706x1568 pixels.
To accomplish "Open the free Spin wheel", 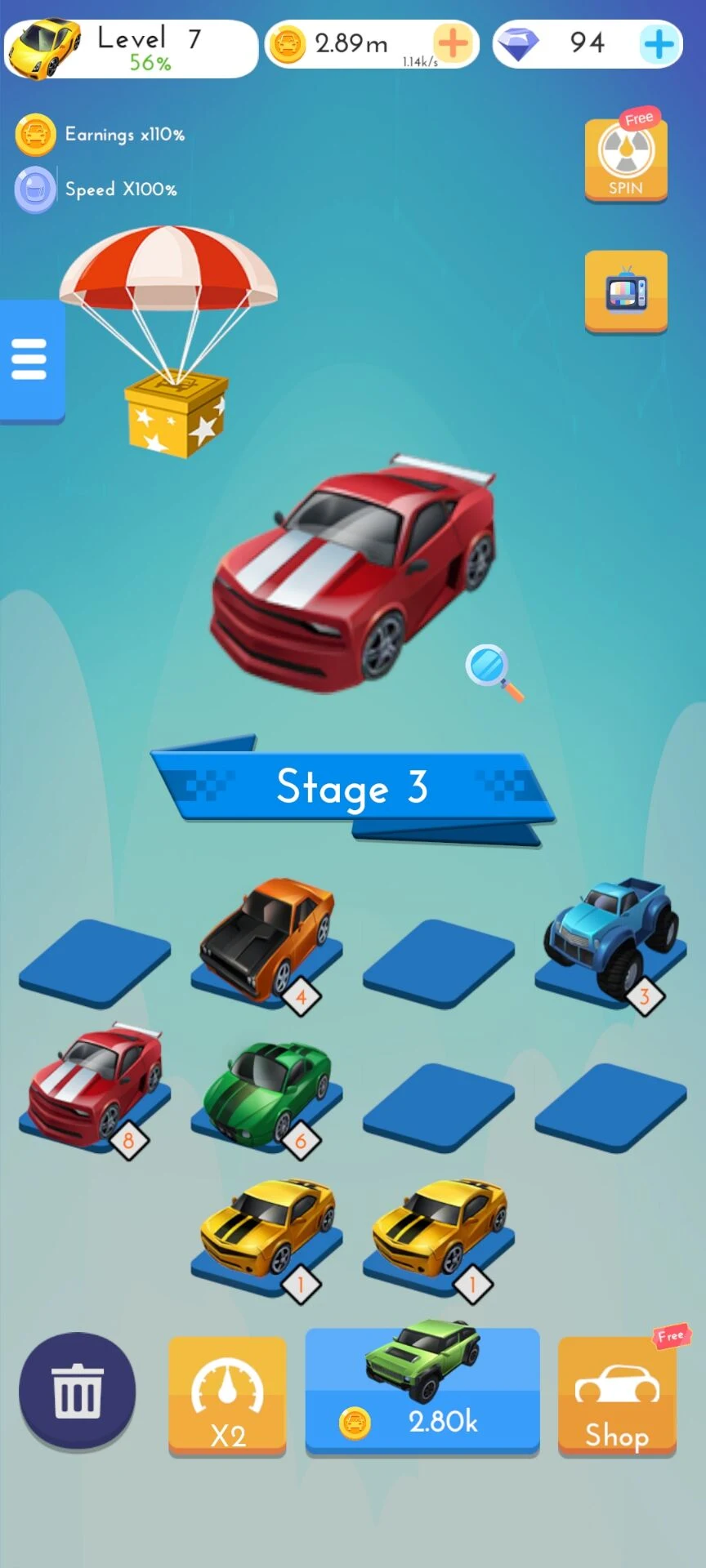I will [x=626, y=158].
